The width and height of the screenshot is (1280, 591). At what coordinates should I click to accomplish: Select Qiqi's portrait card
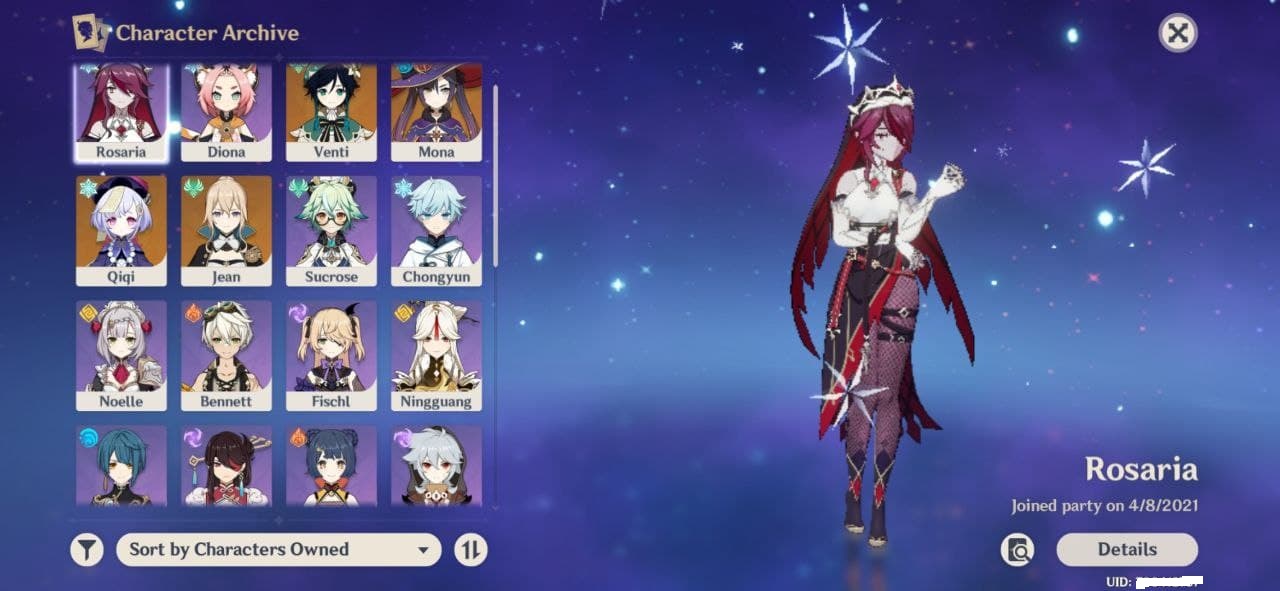tap(121, 231)
